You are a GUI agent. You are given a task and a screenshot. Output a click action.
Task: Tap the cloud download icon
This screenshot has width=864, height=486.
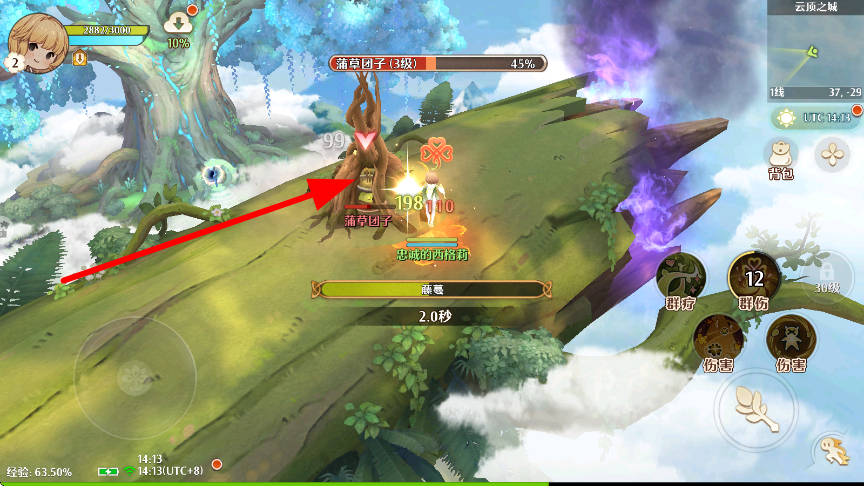tap(178, 23)
